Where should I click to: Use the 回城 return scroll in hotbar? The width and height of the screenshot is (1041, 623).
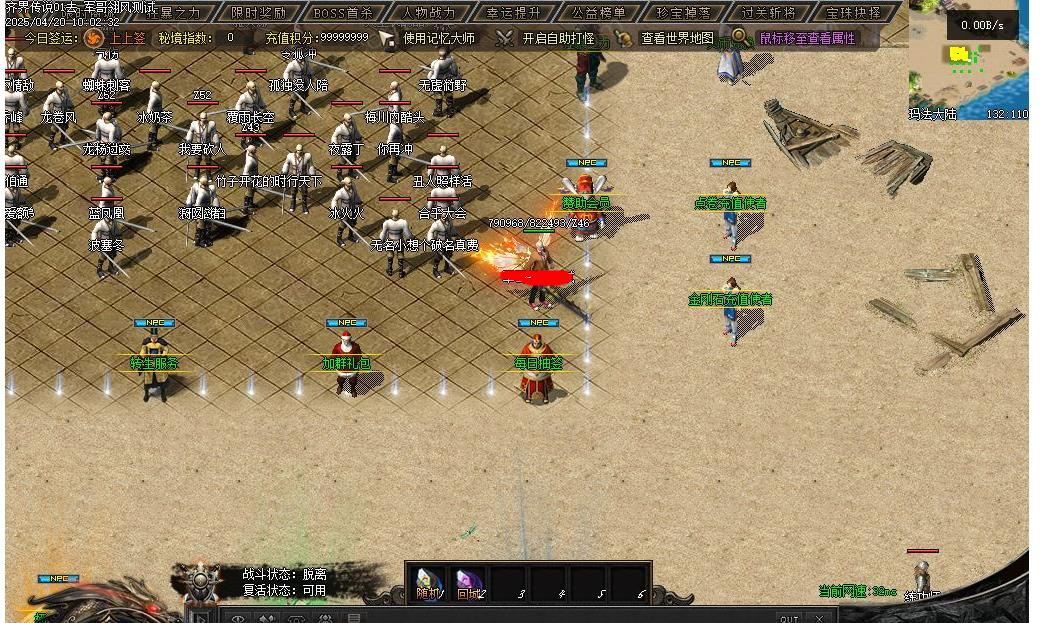coord(469,583)
